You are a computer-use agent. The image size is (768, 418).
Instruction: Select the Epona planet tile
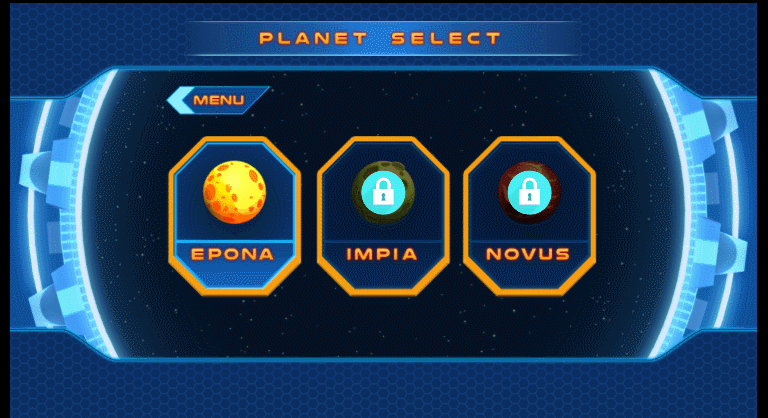point(234,214)
